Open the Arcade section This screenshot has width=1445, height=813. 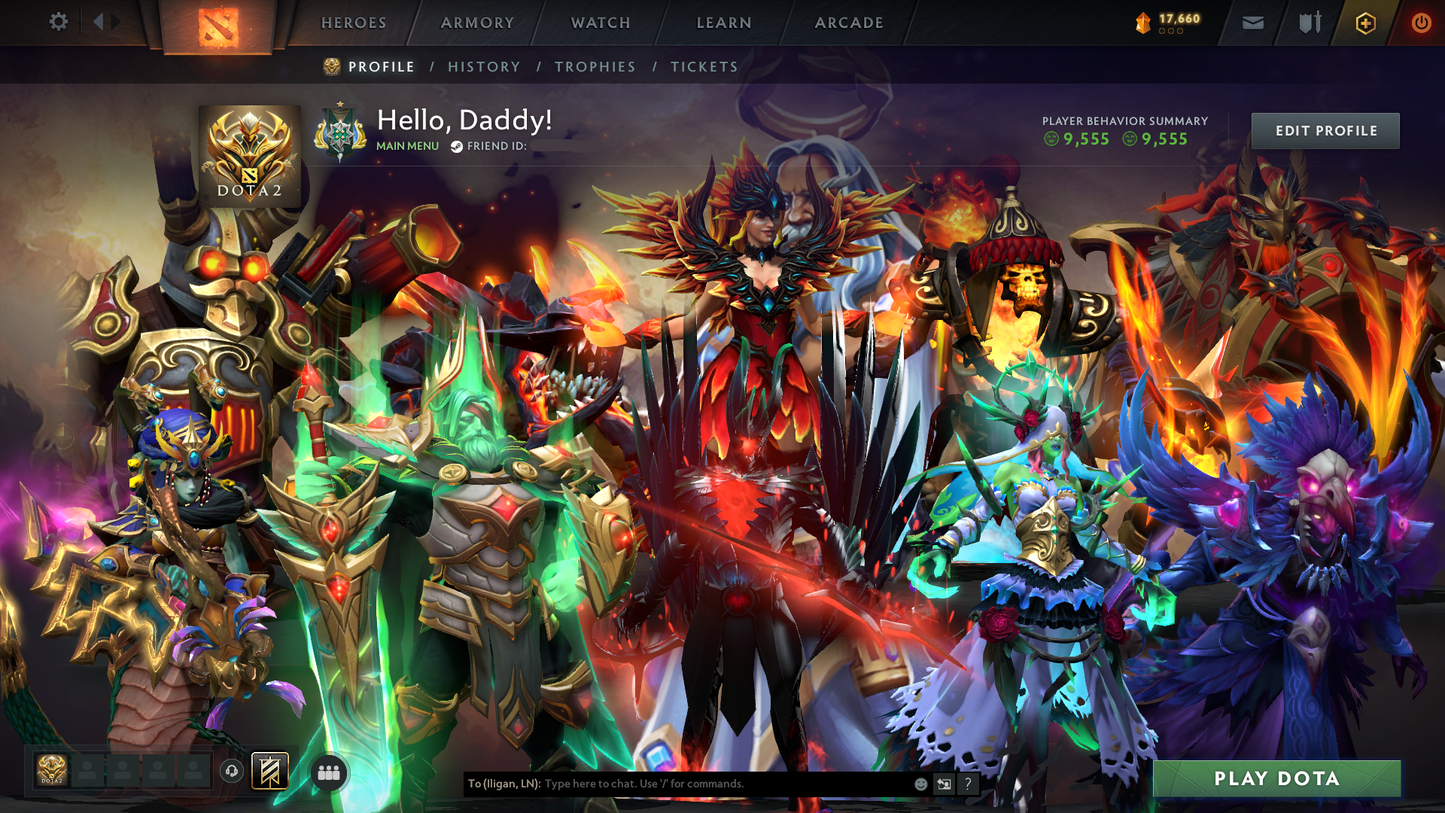pyautogui.click(x=849, y=23)
